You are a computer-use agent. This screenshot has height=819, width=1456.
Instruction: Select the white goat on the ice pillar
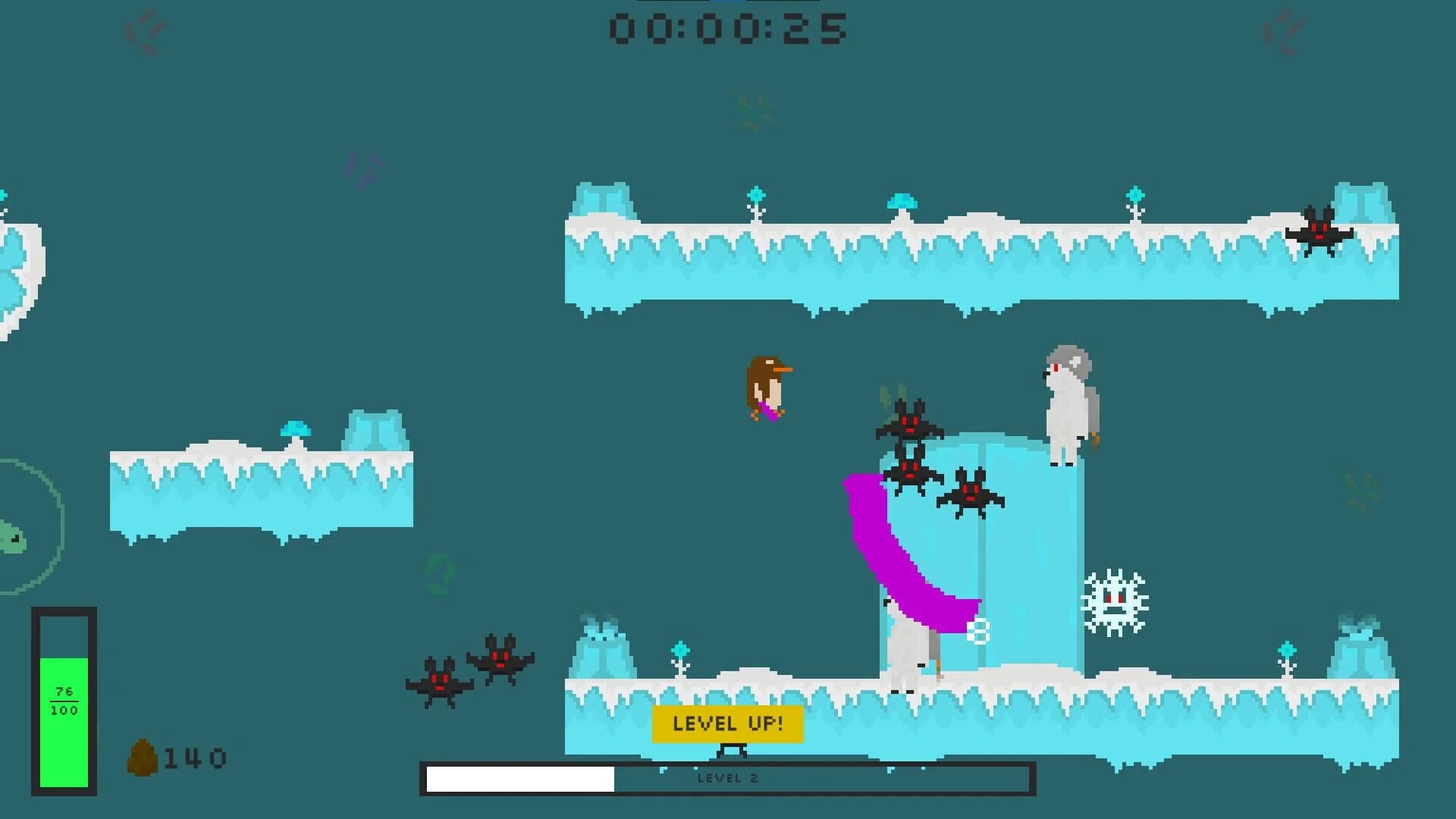1069,402
